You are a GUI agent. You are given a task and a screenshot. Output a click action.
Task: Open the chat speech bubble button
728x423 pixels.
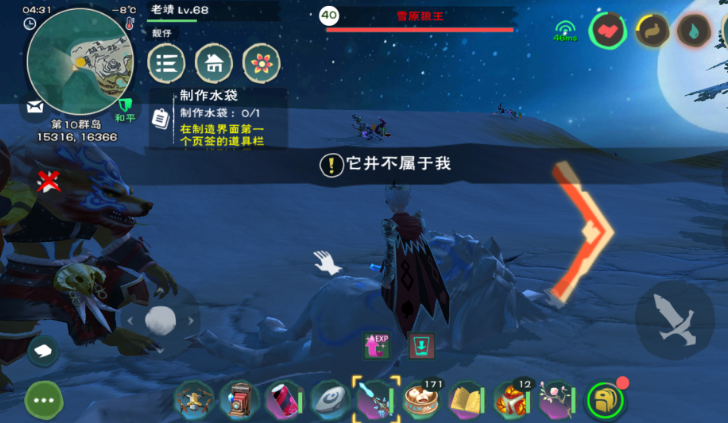(x=44, y=350)
